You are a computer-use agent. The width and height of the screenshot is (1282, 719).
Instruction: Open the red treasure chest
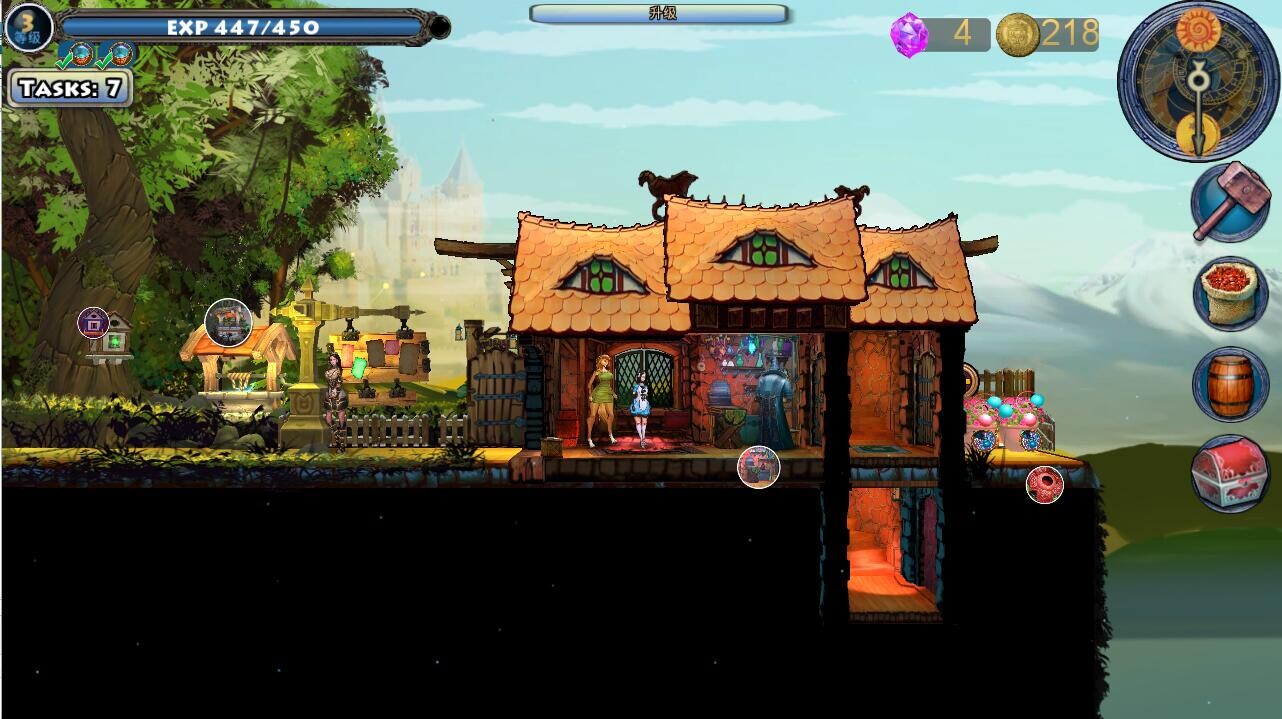click(x=1229, y=474)
